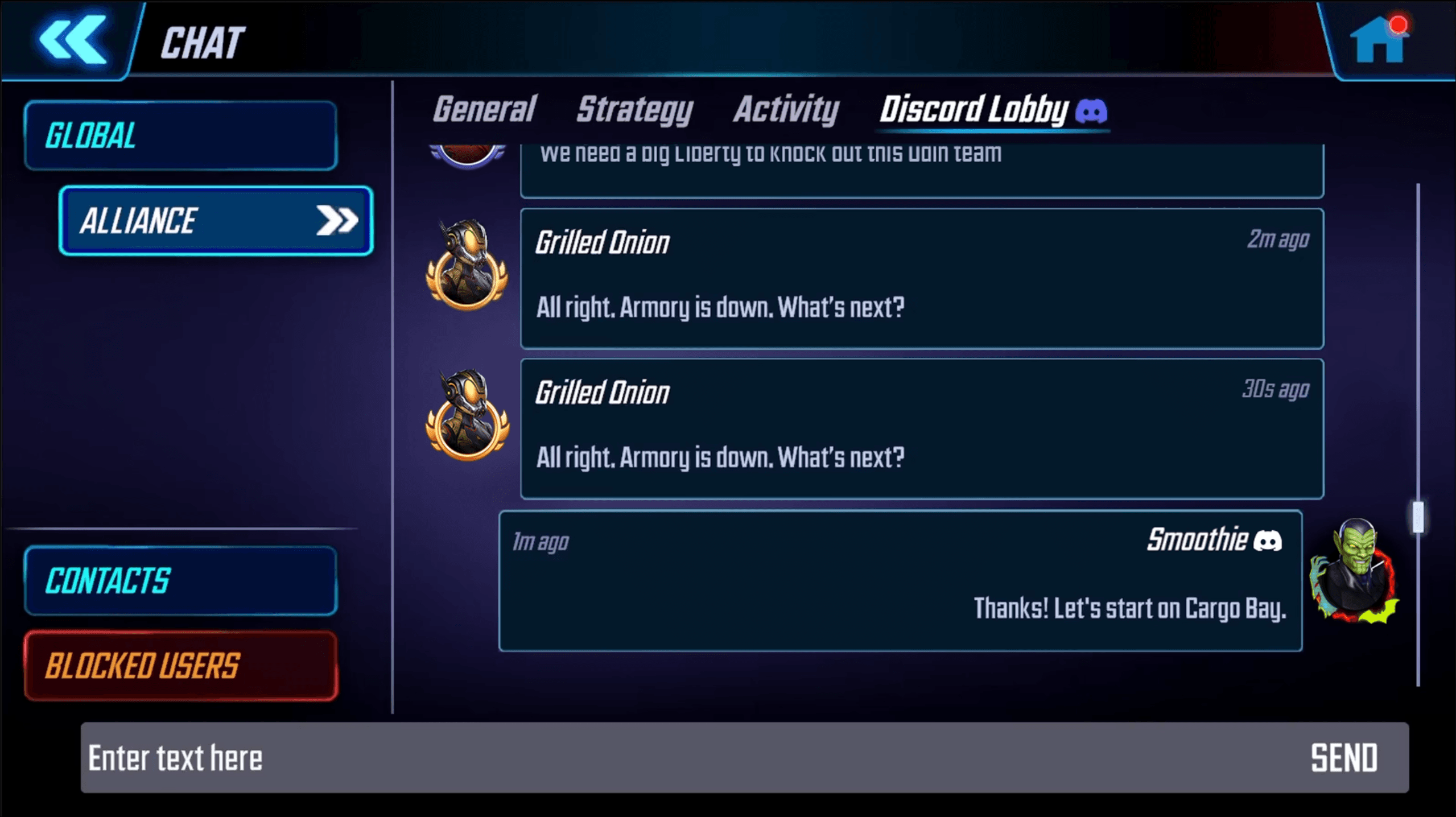
Task: Open the Global chat channel
Action: 180,135
